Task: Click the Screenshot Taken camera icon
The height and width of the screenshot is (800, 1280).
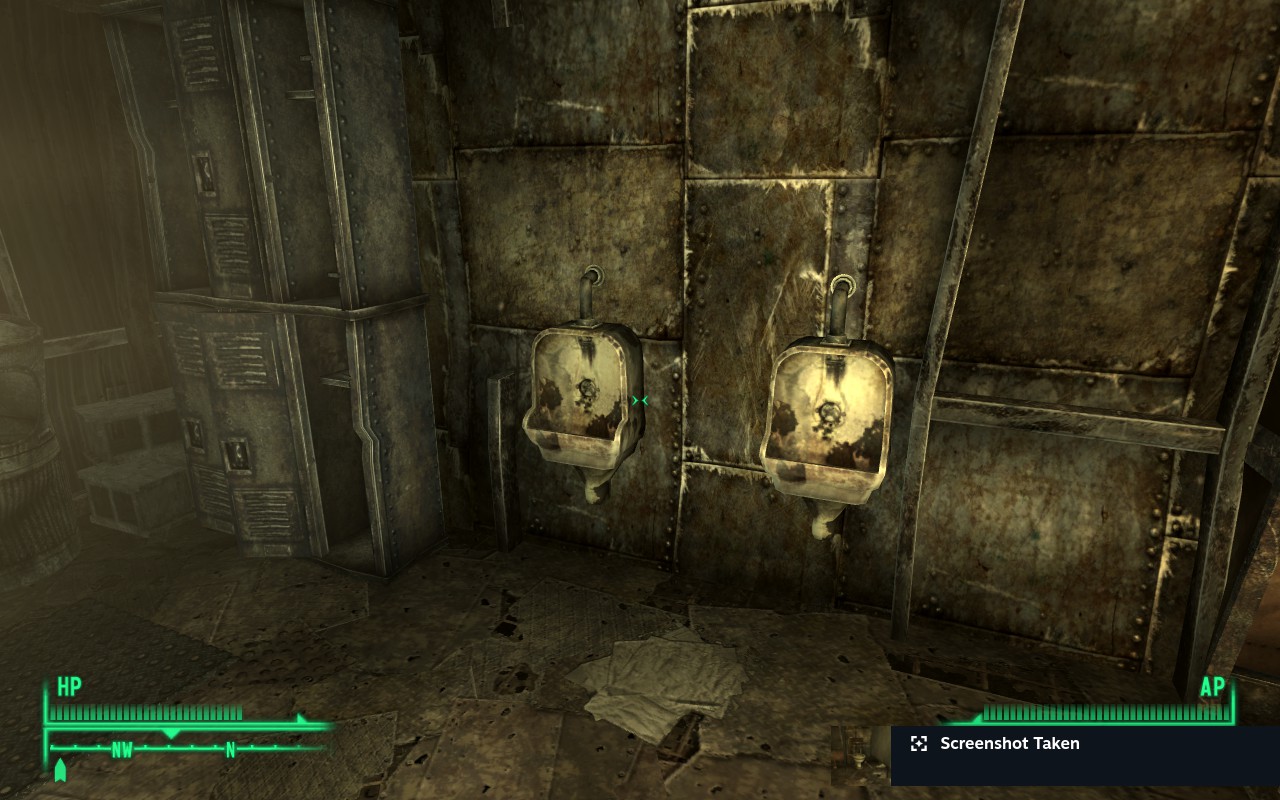Action: (x=918, y=744)
